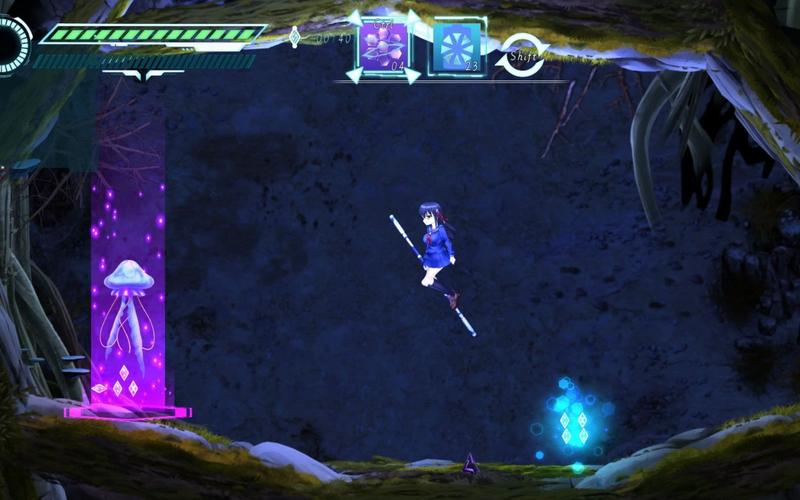Select the purple hexagon crystal skill icon
This screenshot has height=500, width=800.
383,45
